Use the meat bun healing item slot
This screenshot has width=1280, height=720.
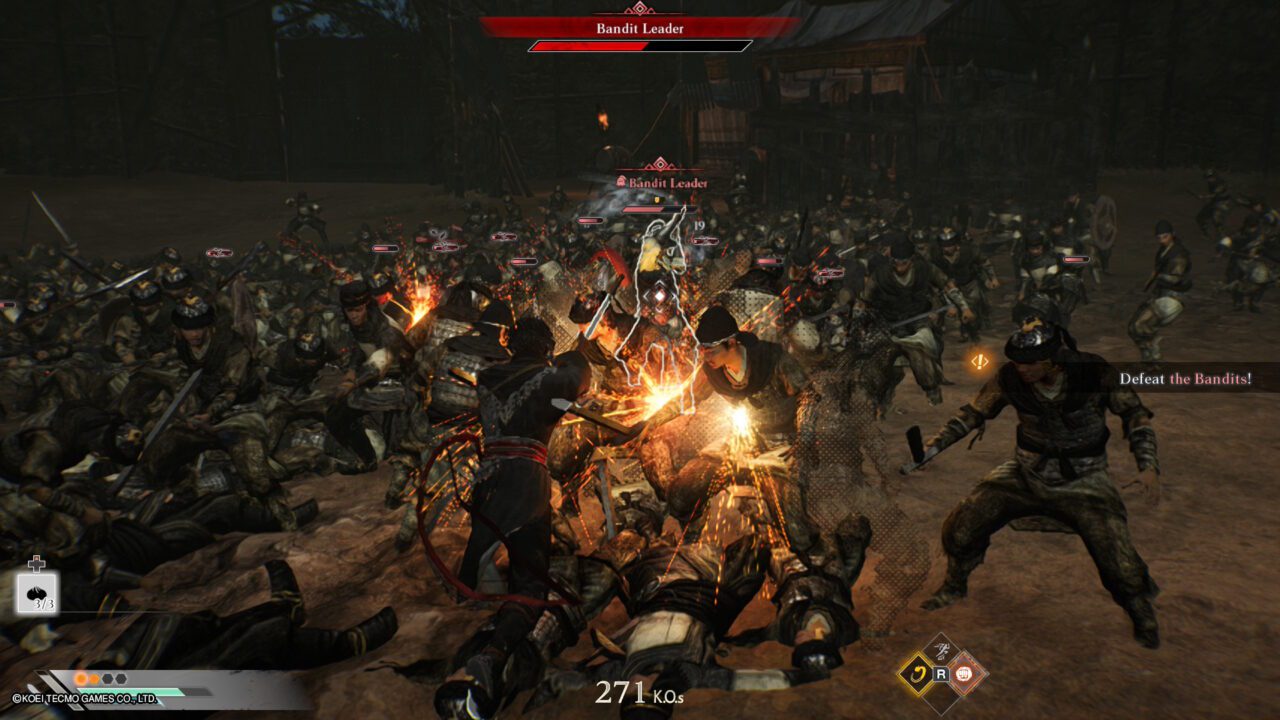[37, 592]
